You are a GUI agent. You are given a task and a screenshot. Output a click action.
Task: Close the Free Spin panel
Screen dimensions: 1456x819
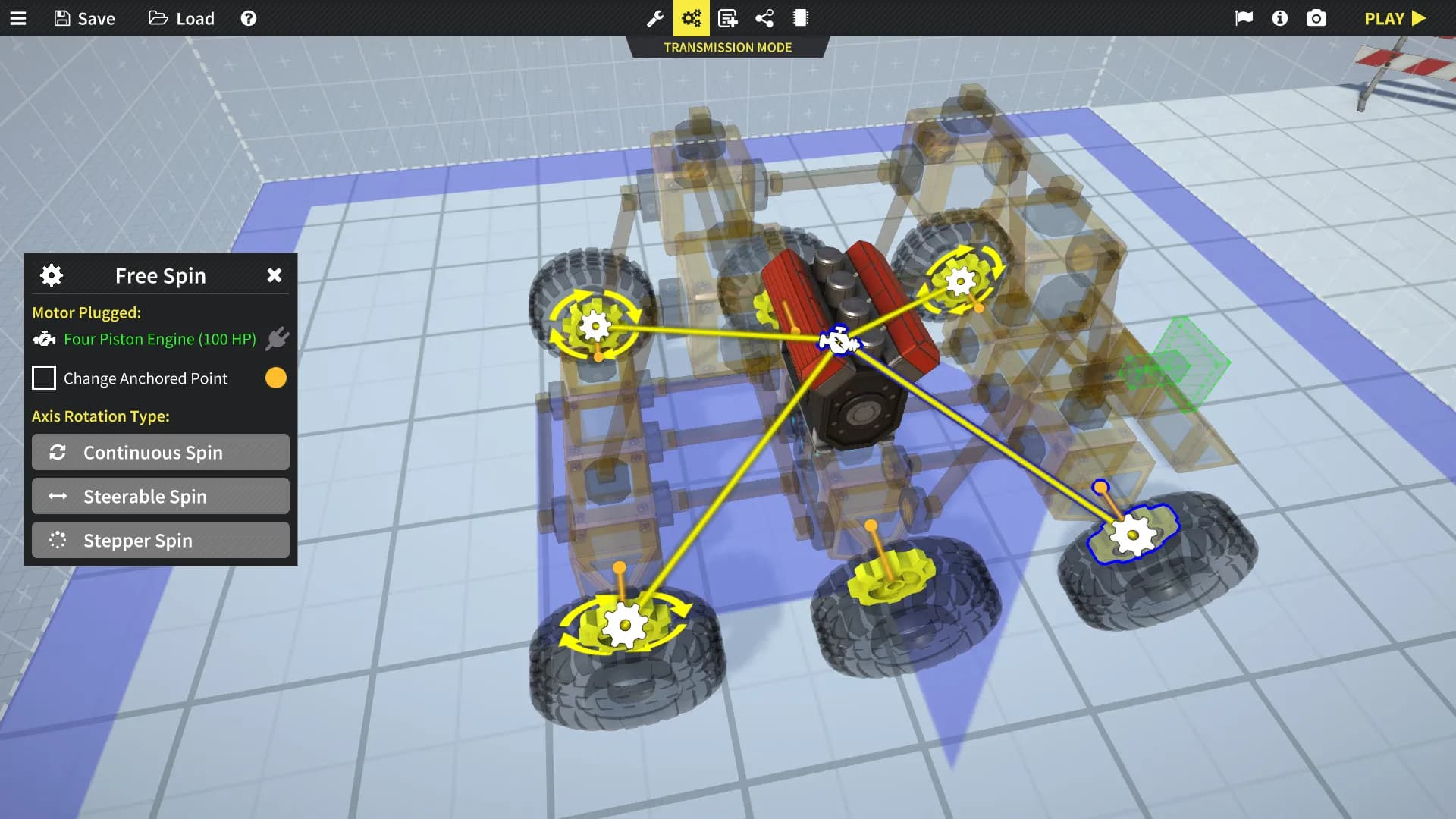[275, 275]
